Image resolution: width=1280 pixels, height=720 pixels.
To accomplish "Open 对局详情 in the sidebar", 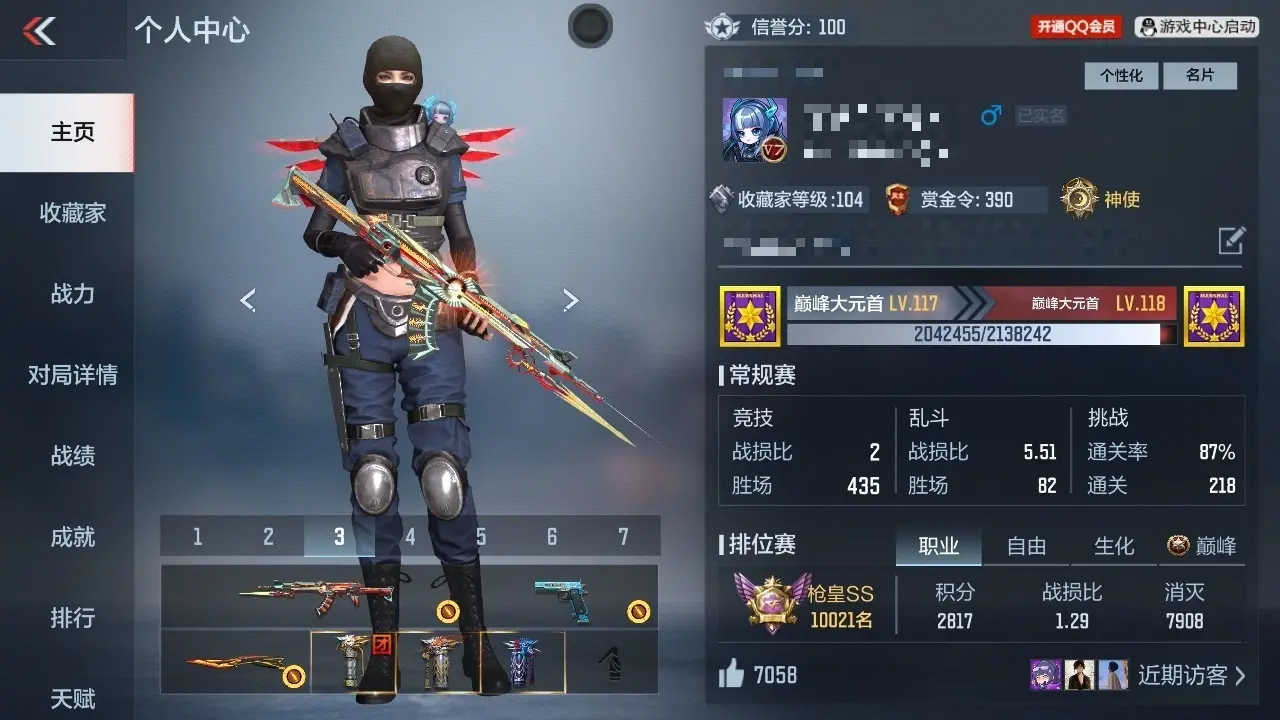I will (x=72, y=375).
